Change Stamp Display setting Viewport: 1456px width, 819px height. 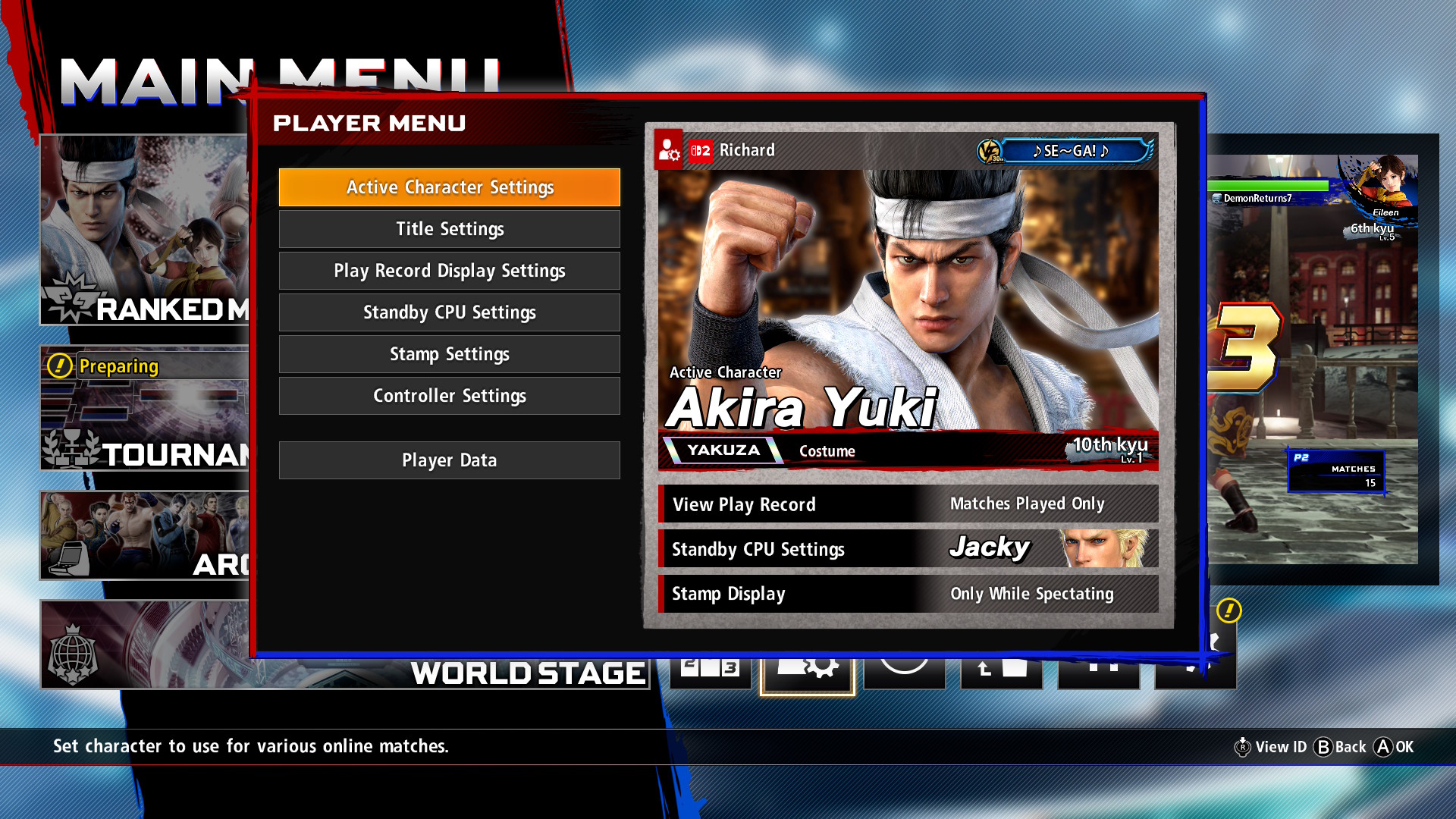point(908,594)
